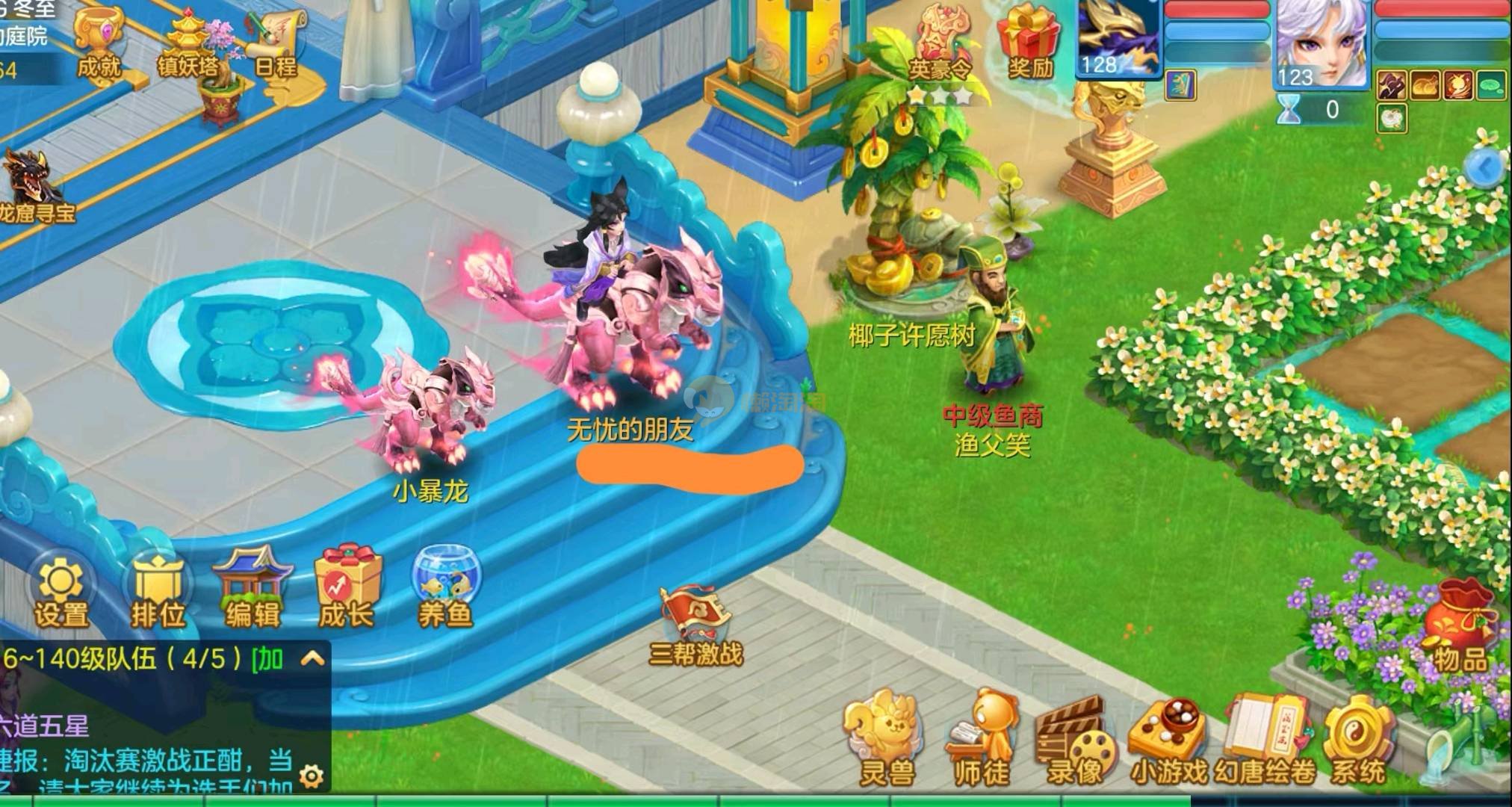Viewport: 1512px width, 807px height.
Task: Open the 成长 growth gift box
Action: [347, 587]
